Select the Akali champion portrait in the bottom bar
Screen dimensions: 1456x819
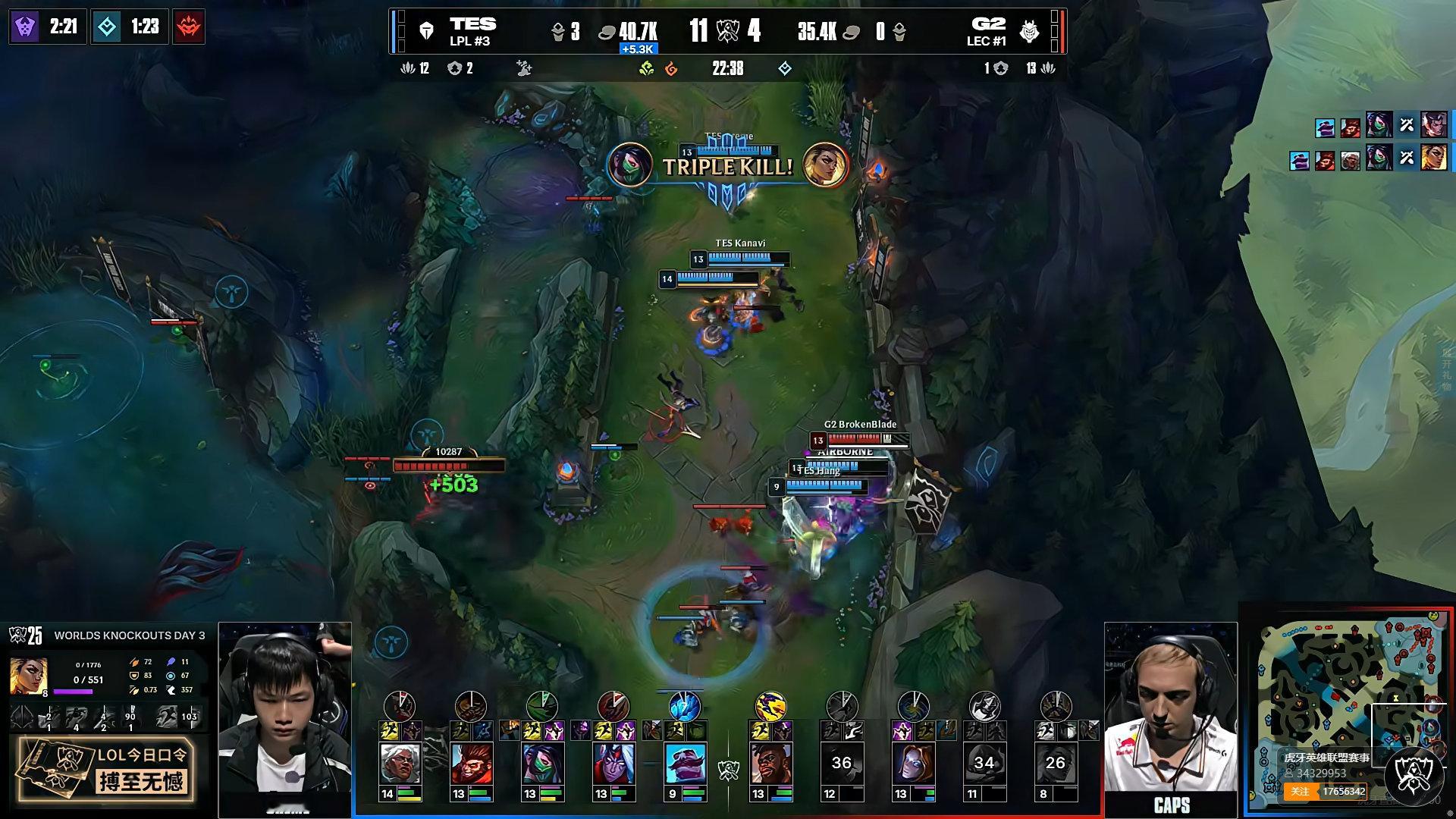tap(542, 764)
